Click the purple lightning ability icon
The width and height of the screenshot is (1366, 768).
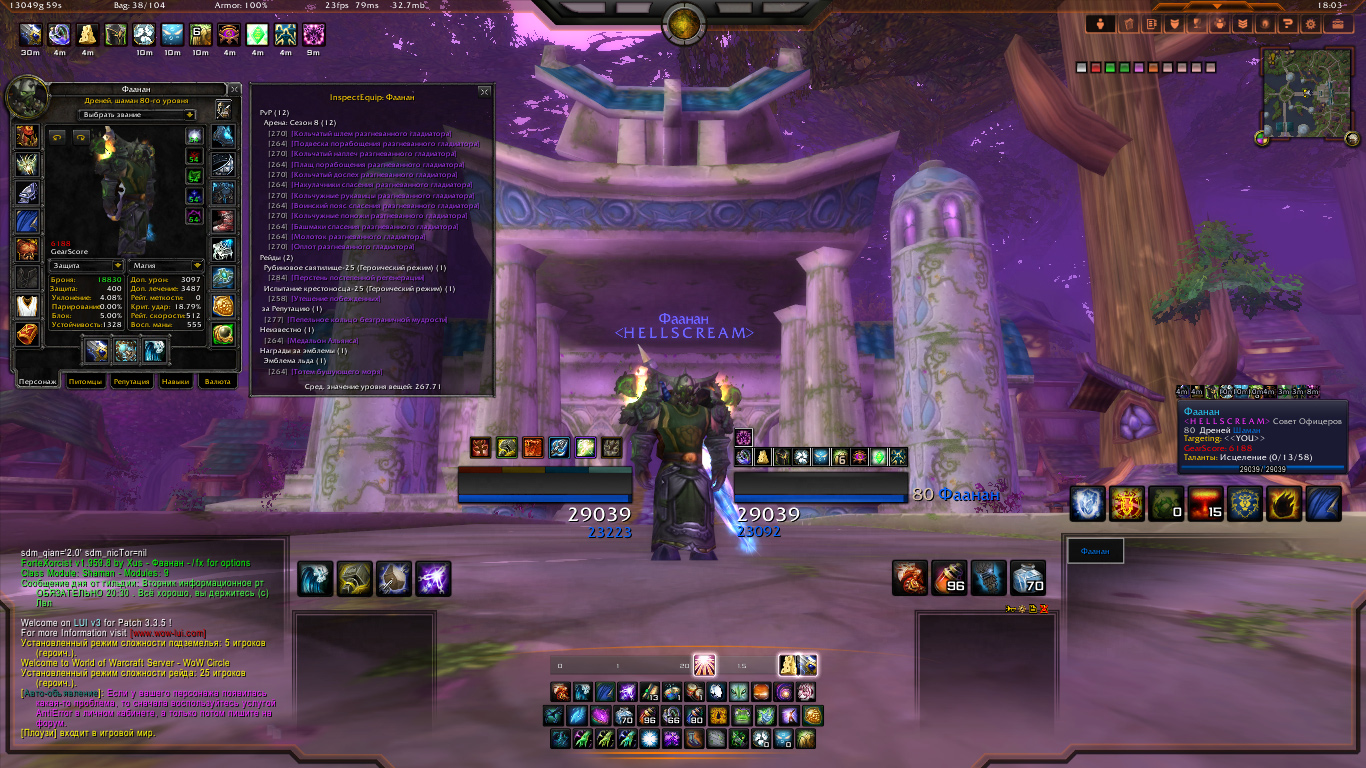tap(433, 579)
